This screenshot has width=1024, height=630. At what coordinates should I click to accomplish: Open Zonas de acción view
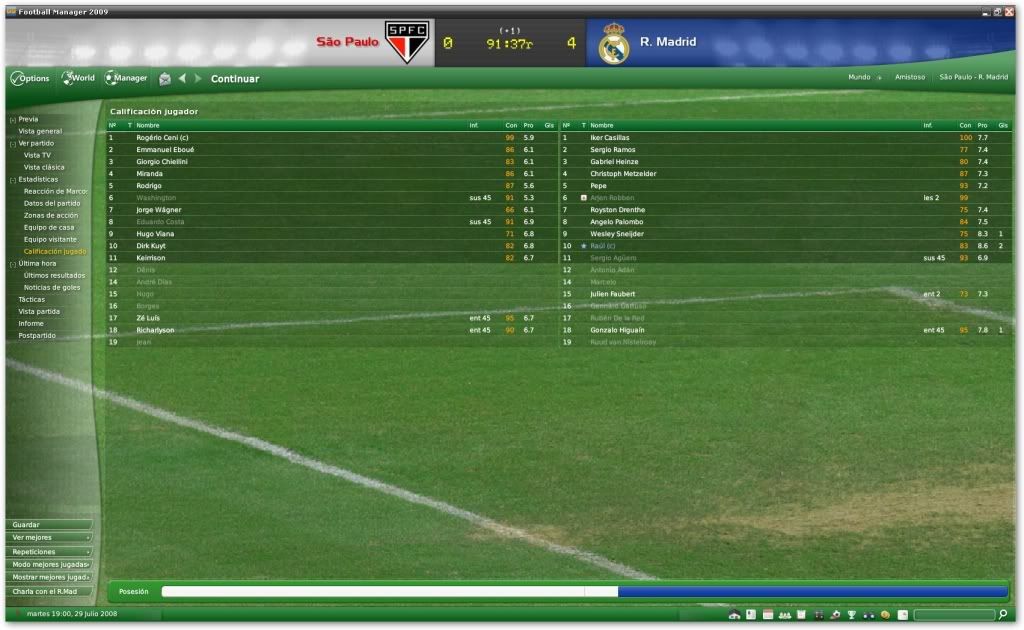(x=51, y=215)
